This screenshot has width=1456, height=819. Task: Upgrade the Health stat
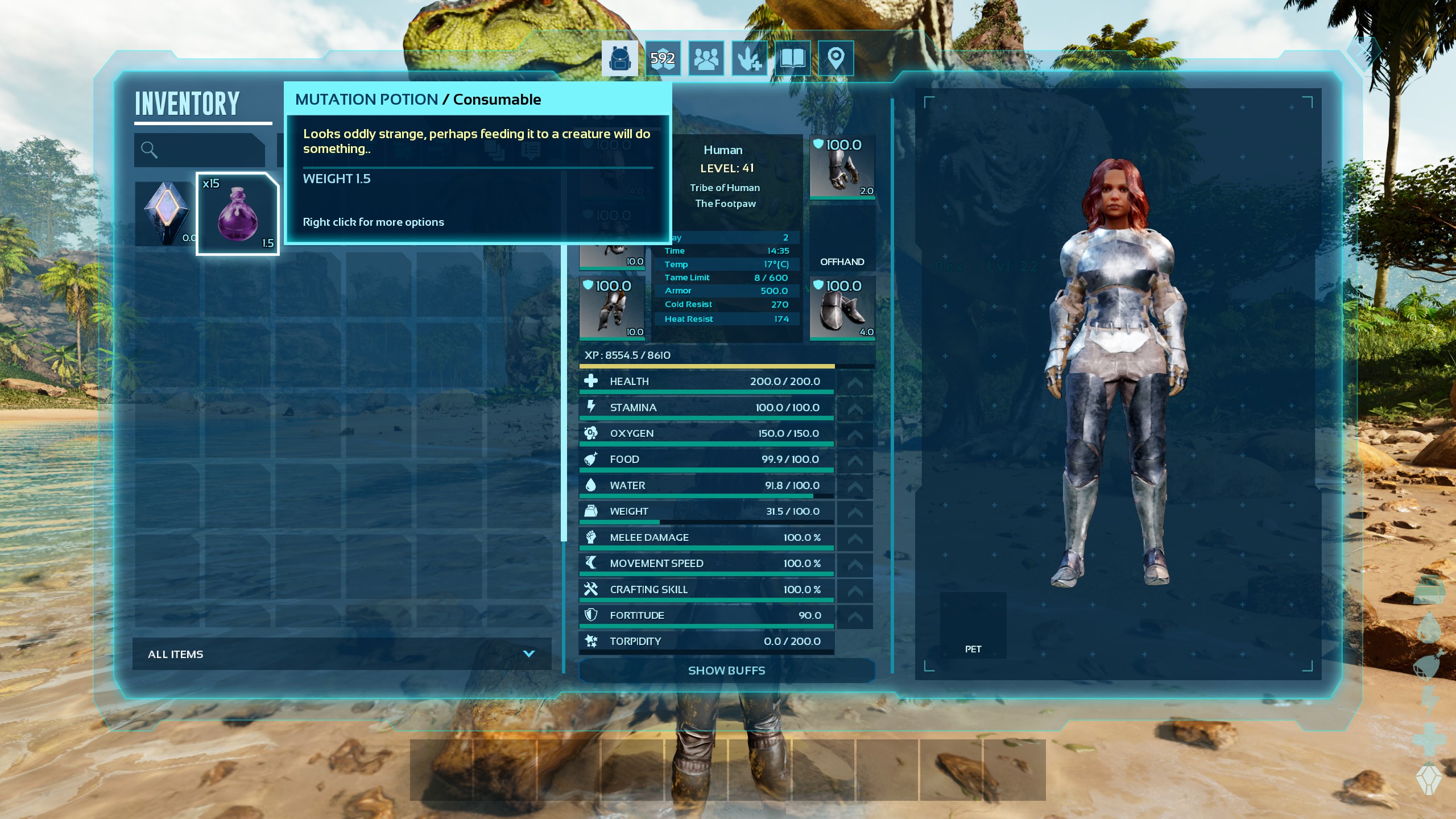[855, 382]
